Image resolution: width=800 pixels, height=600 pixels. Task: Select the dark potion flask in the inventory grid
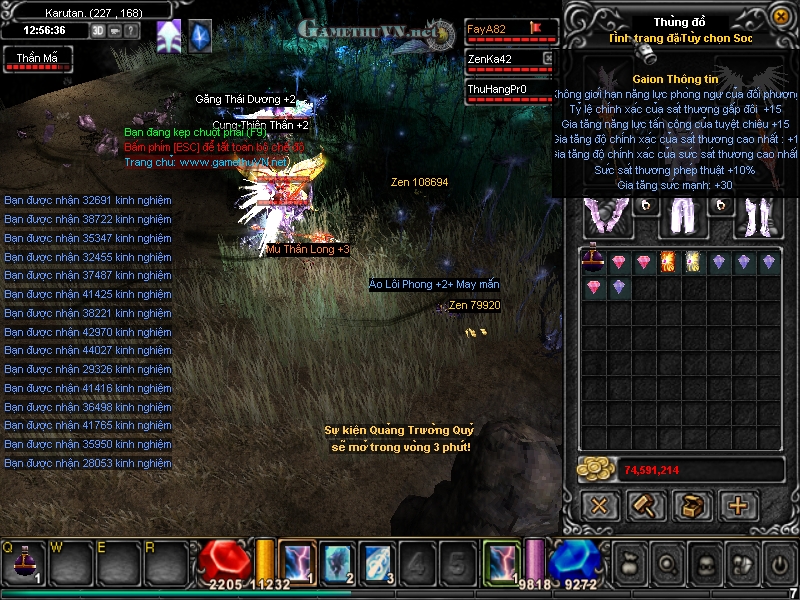(594, 262)
